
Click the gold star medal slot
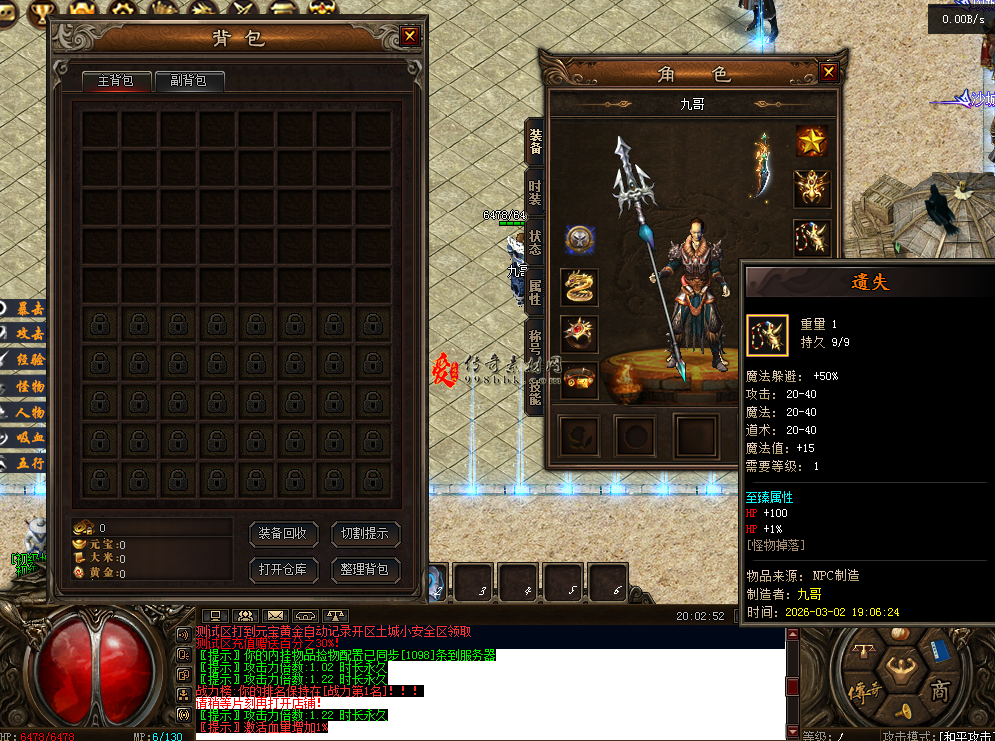[x=811, y=141]
